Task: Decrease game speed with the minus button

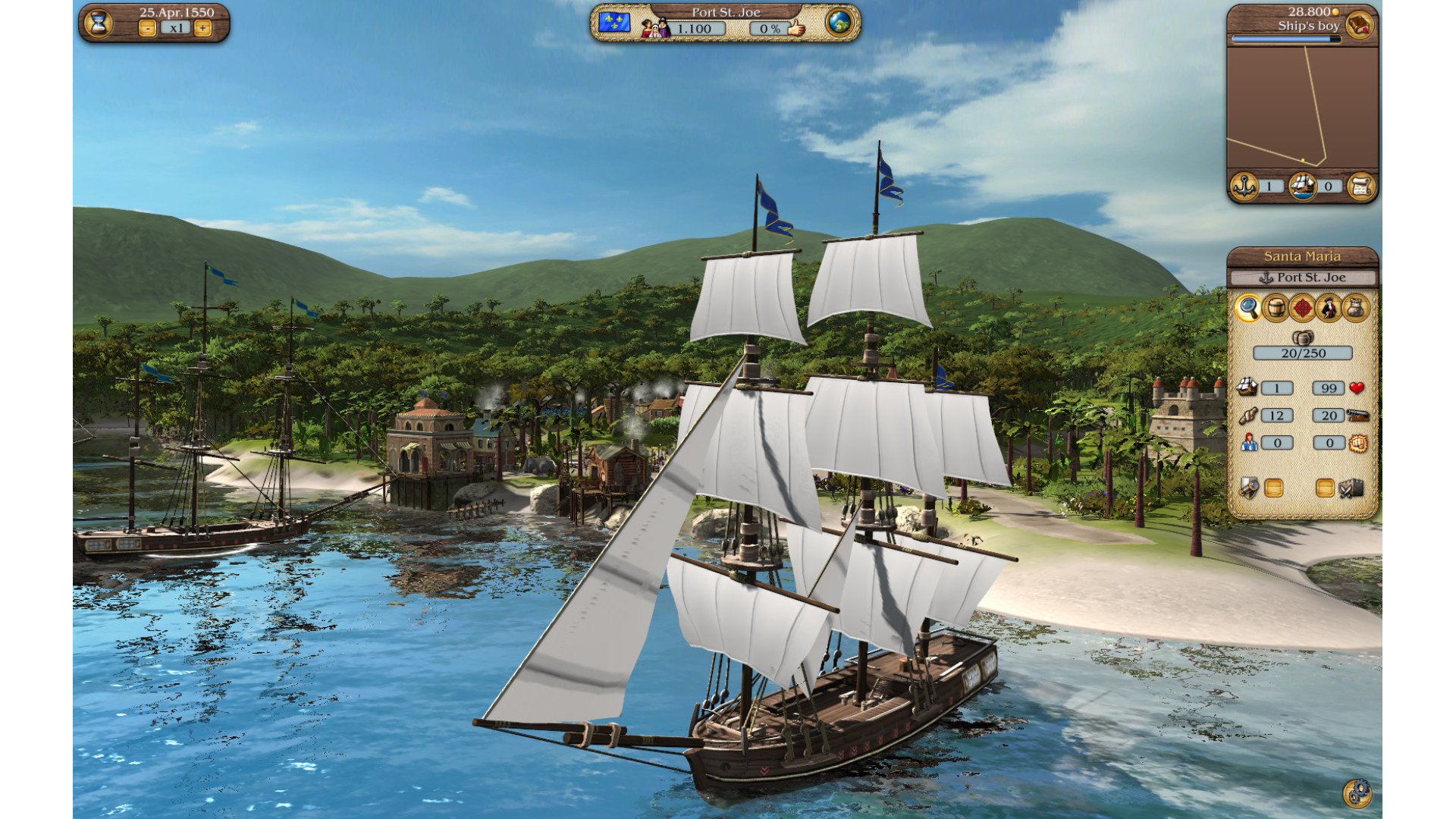Action: point(148,29)
